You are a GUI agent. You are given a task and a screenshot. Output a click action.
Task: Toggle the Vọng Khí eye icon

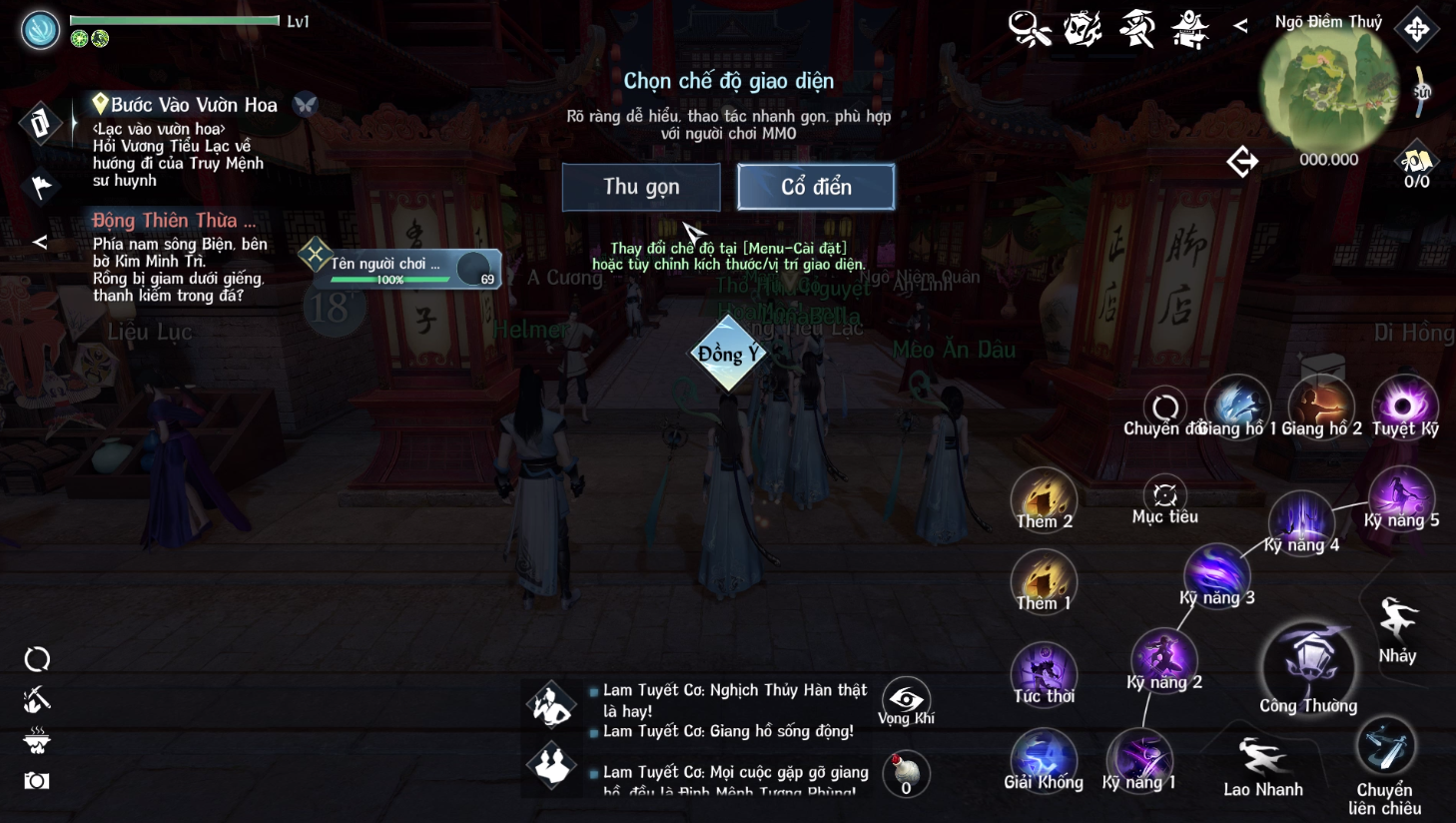[906, 701]
